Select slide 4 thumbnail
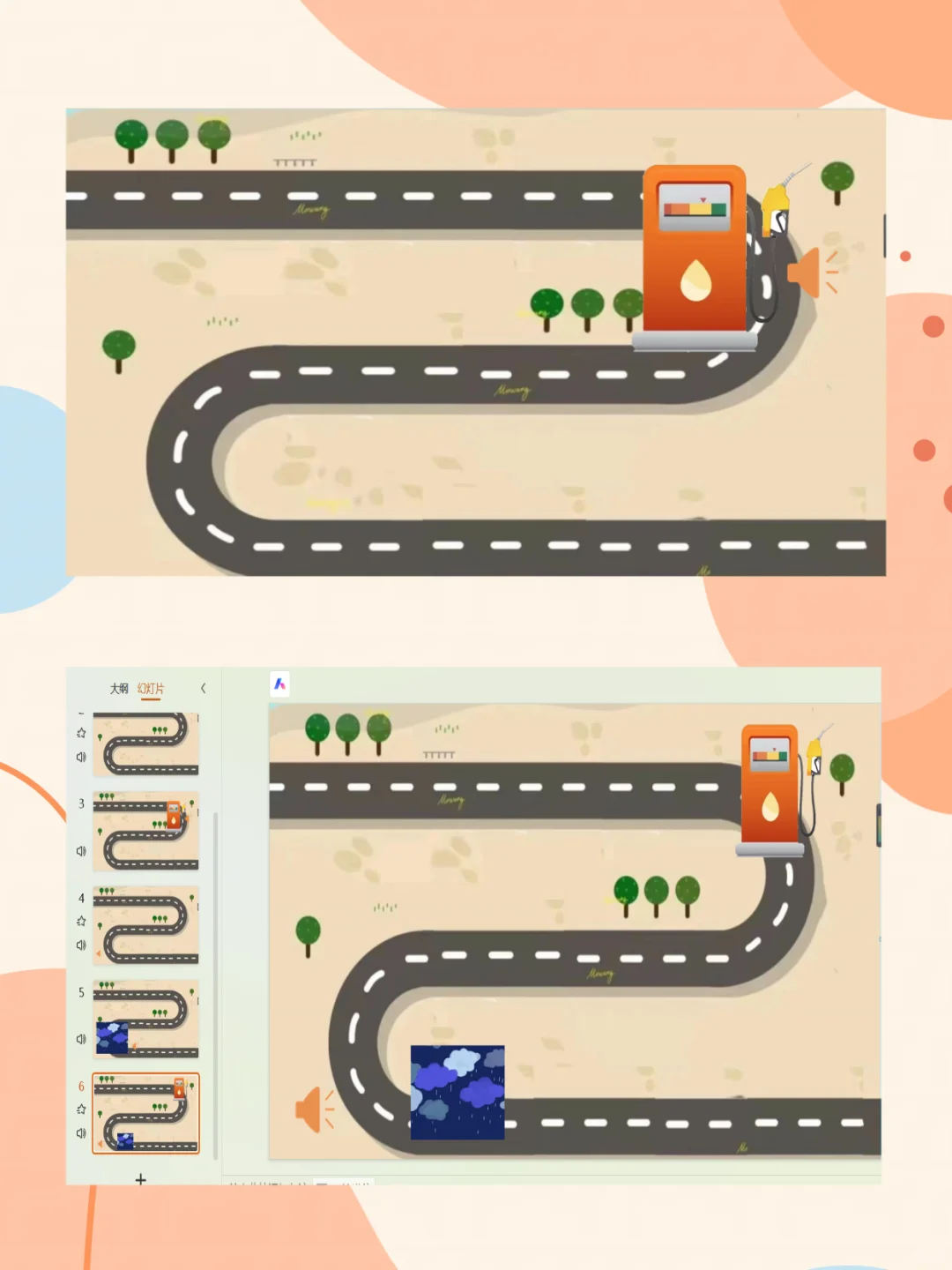 tap(145, 925)
